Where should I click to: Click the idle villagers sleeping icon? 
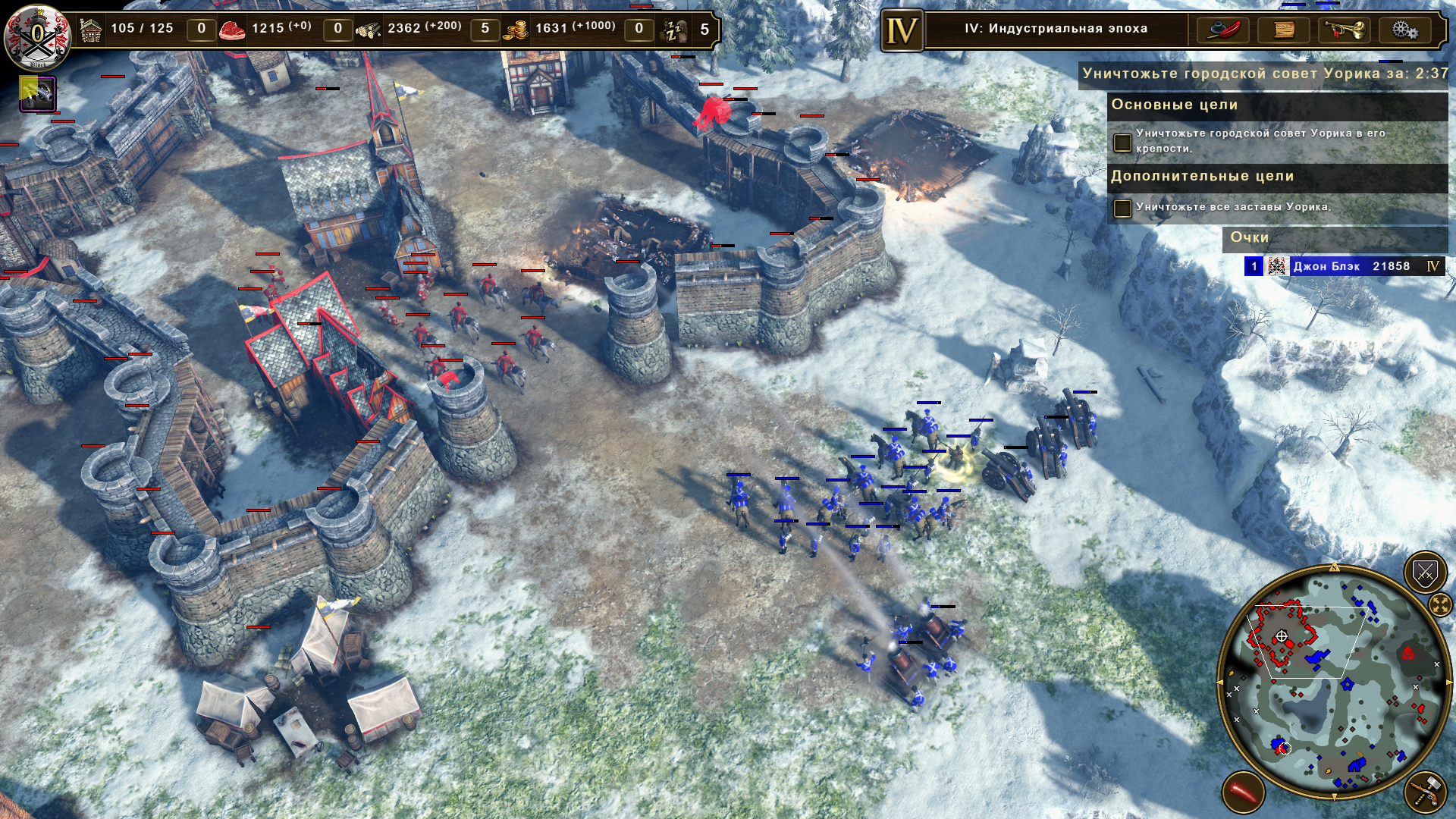click(x=674, y=30)
